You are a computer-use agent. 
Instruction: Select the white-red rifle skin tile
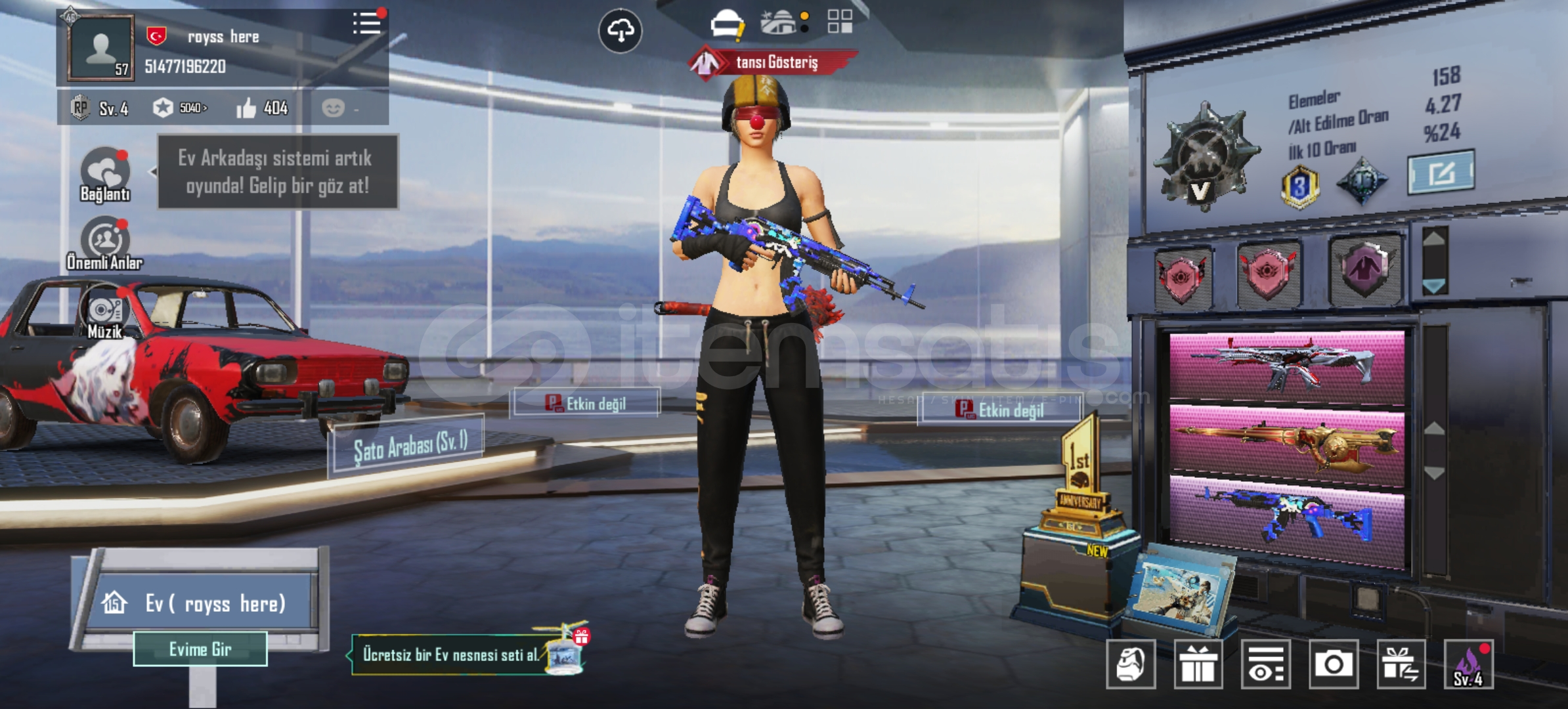pos(1286,366)
